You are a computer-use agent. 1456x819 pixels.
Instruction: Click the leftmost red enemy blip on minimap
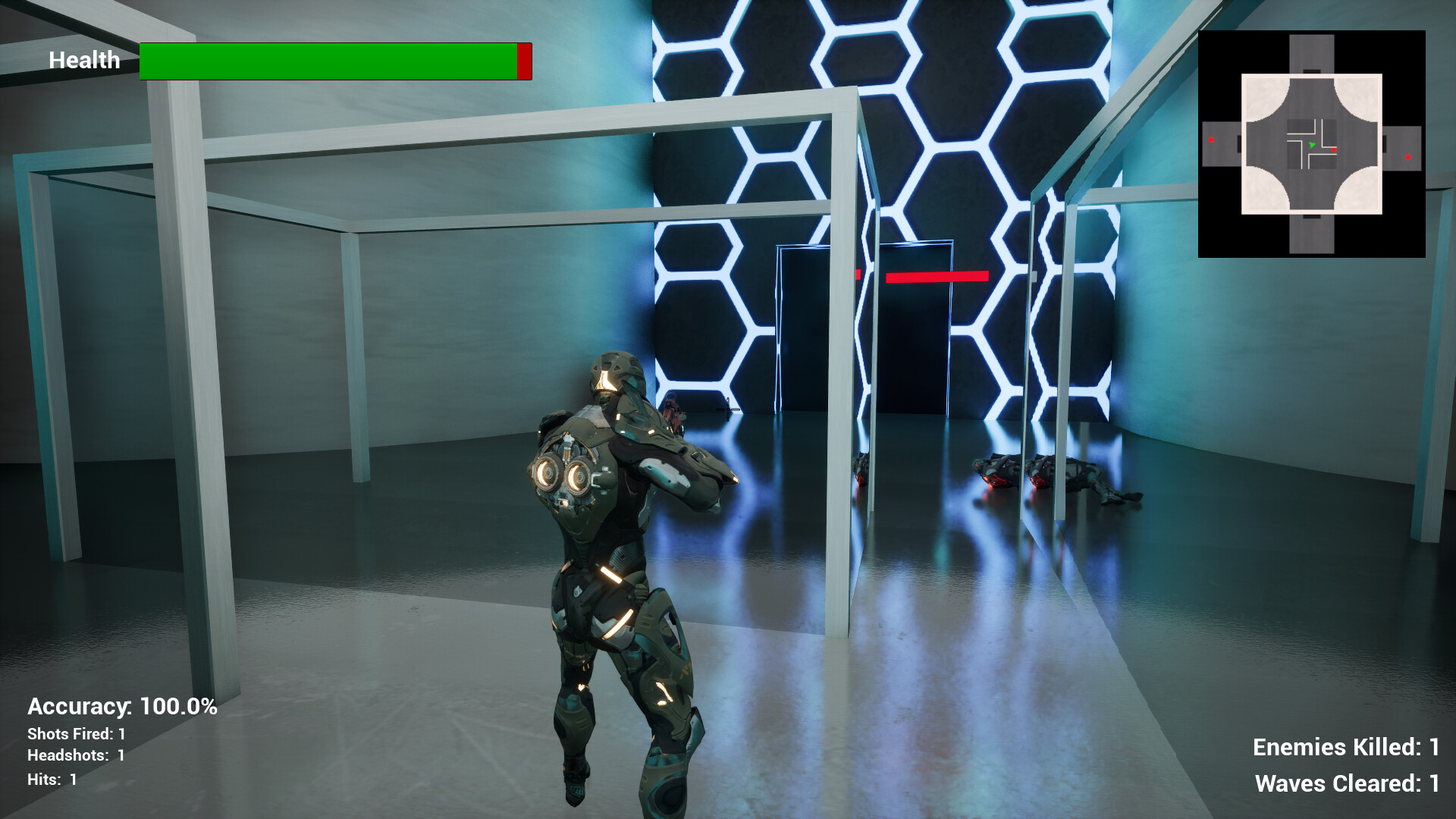pyautogui.click(x=1211, y=140)
